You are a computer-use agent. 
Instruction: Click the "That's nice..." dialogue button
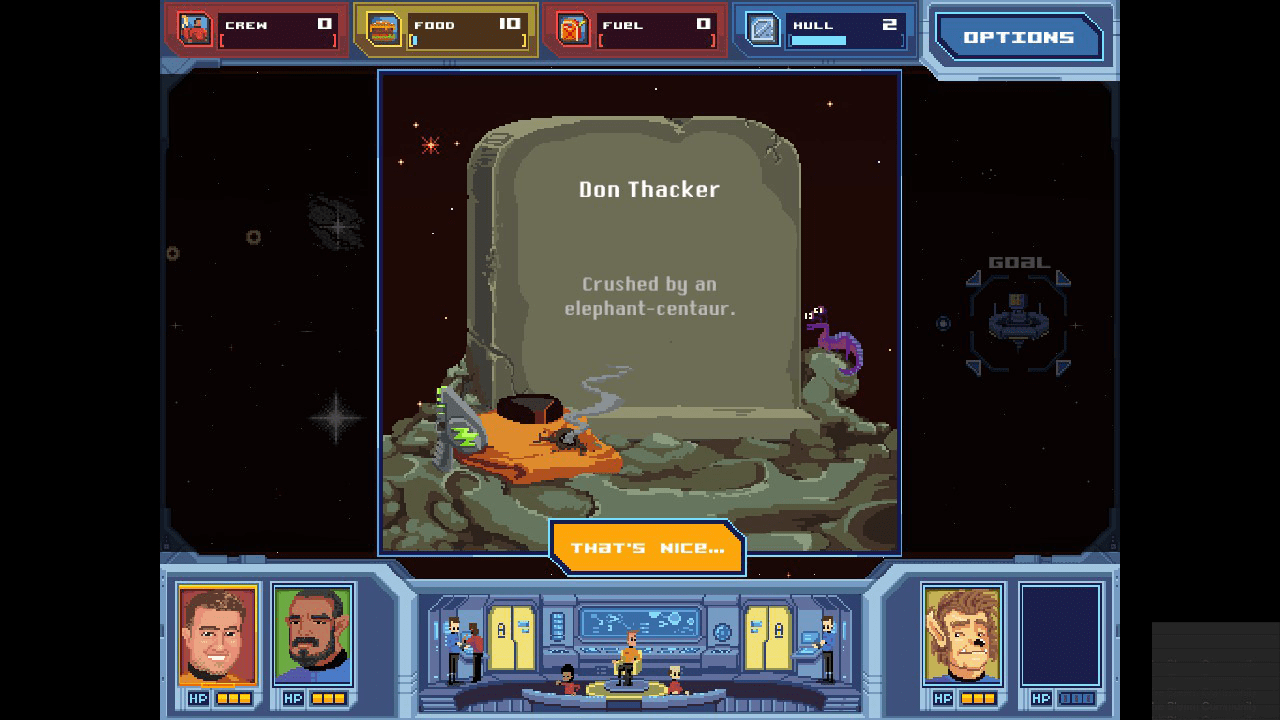click(647, 548)
